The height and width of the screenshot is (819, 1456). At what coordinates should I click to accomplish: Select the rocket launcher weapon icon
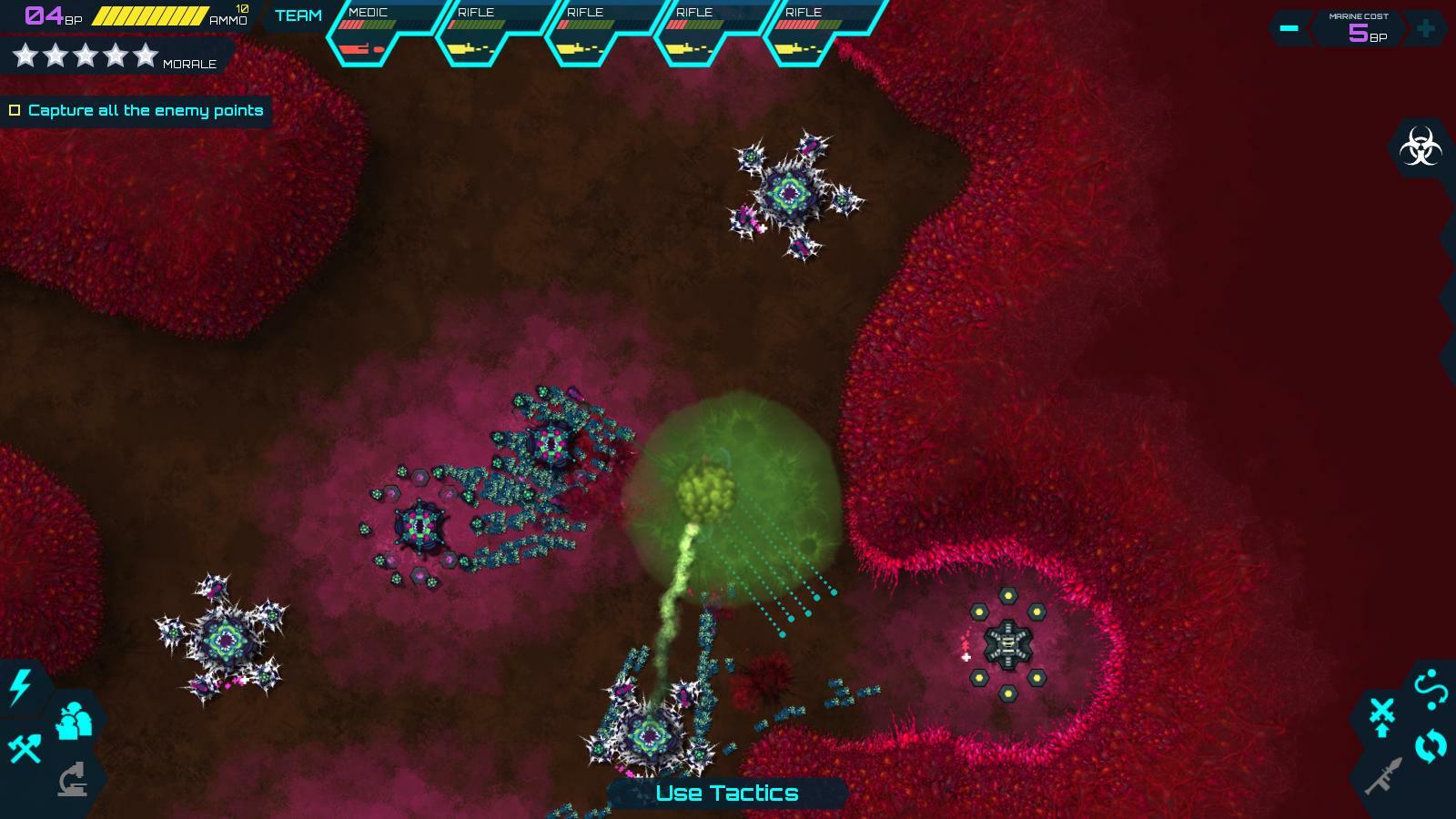pos(1384,775)
